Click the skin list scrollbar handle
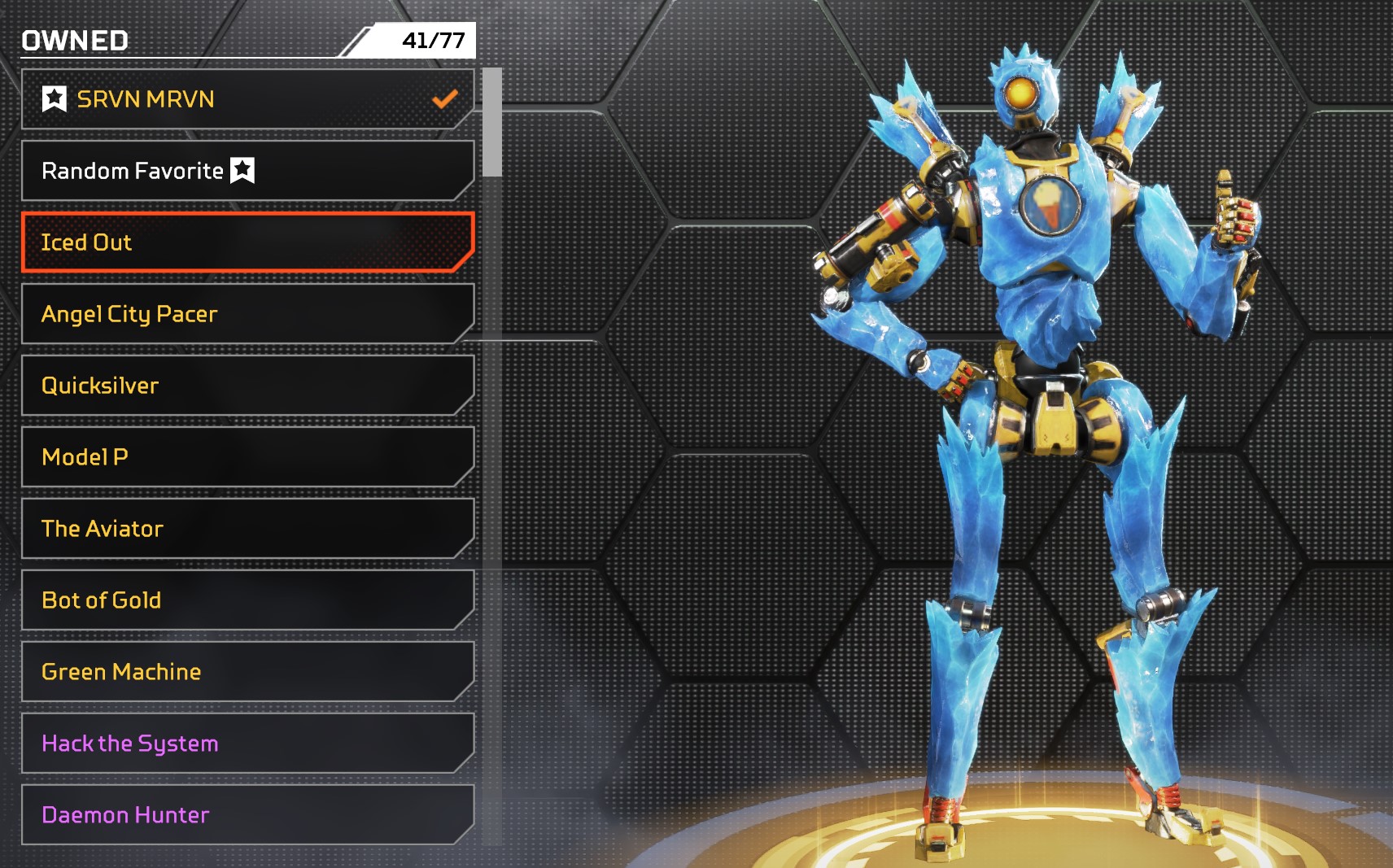1393x868 pixels. tap(491, 122)
